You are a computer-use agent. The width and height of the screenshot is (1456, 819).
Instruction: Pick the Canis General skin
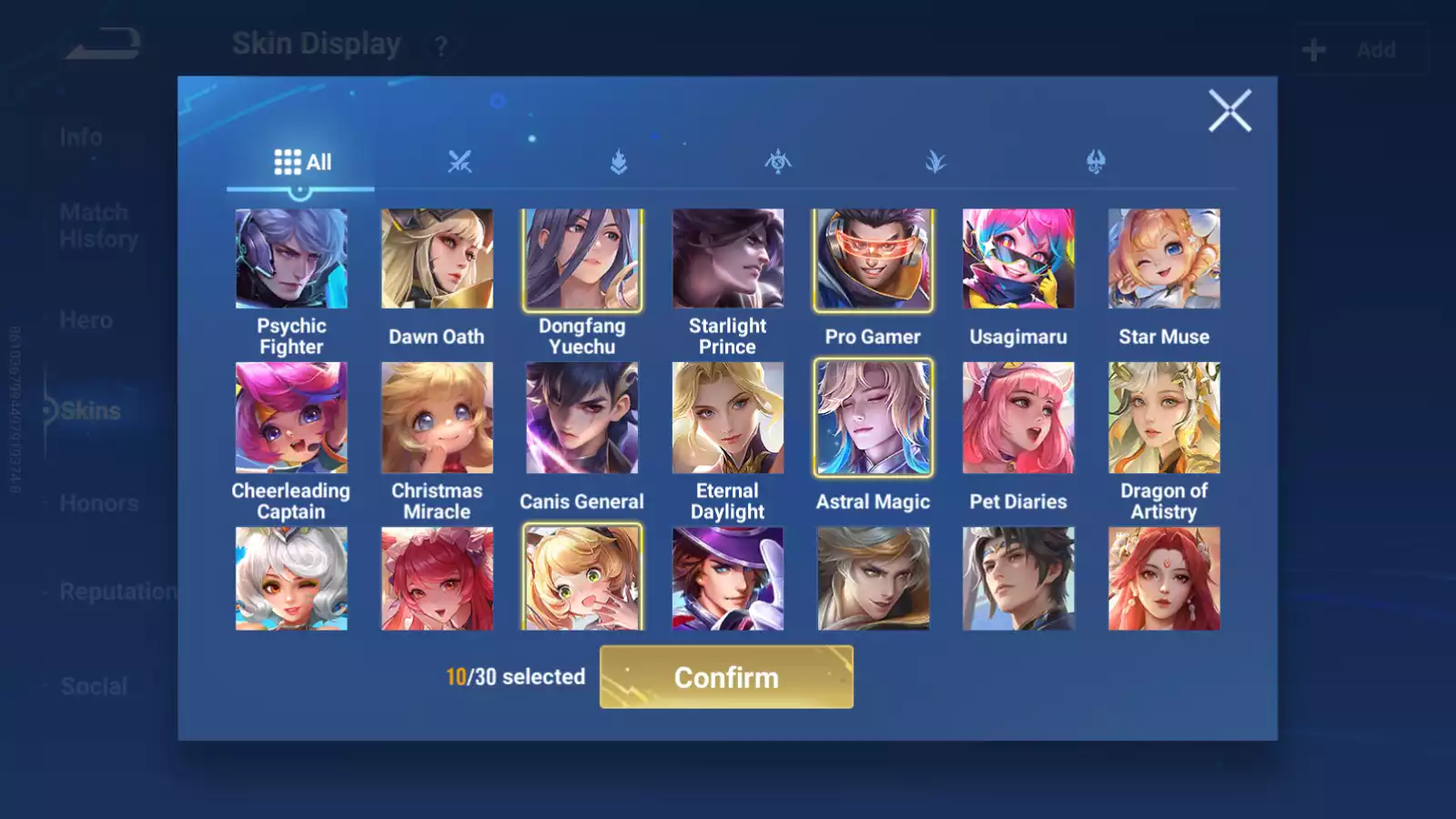[582, 418]
